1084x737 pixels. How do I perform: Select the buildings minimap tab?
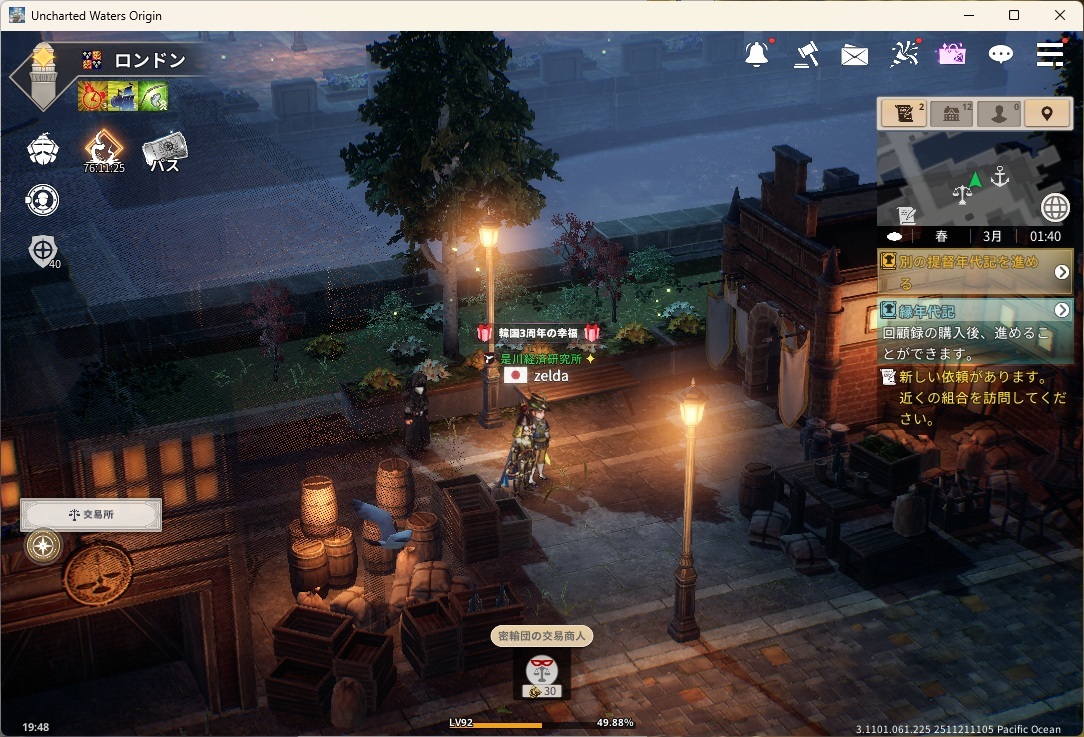tap(951, 113)
